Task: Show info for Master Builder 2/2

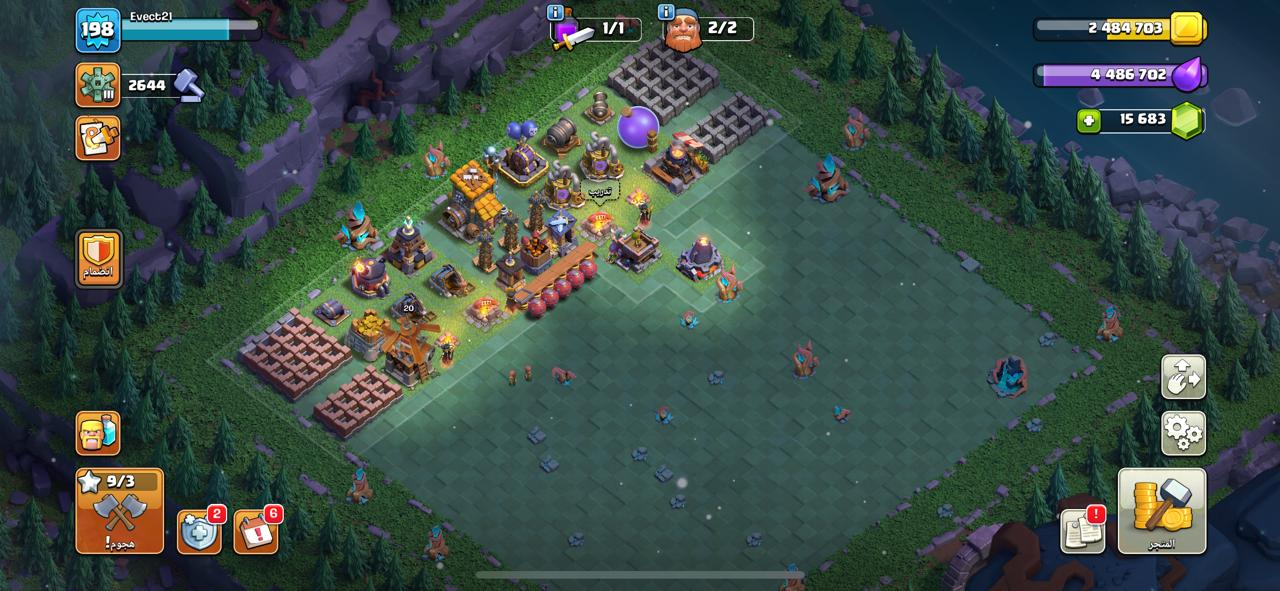Action: [666, 13]
